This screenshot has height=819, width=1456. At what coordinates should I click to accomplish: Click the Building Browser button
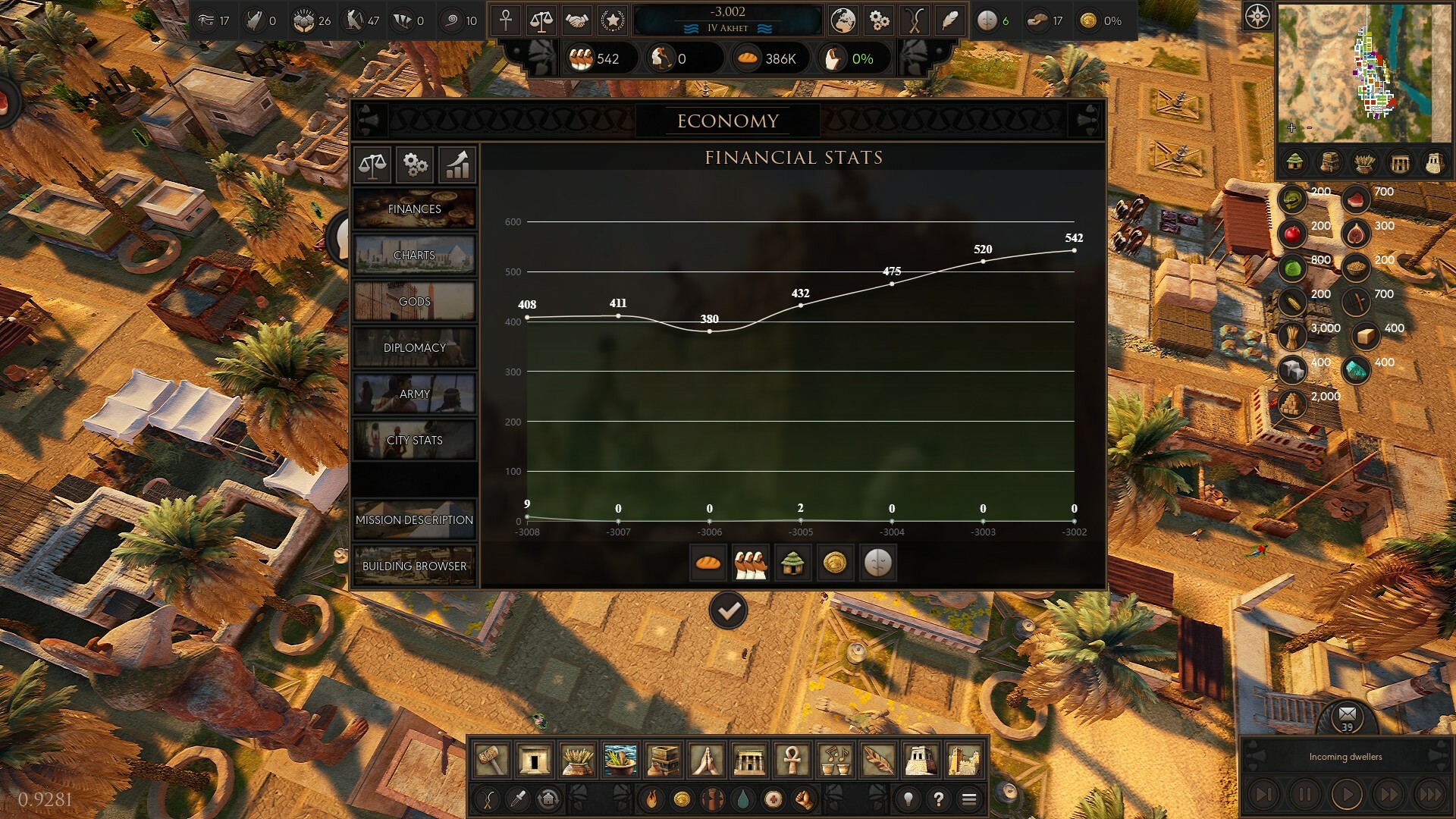click(414, 566)
